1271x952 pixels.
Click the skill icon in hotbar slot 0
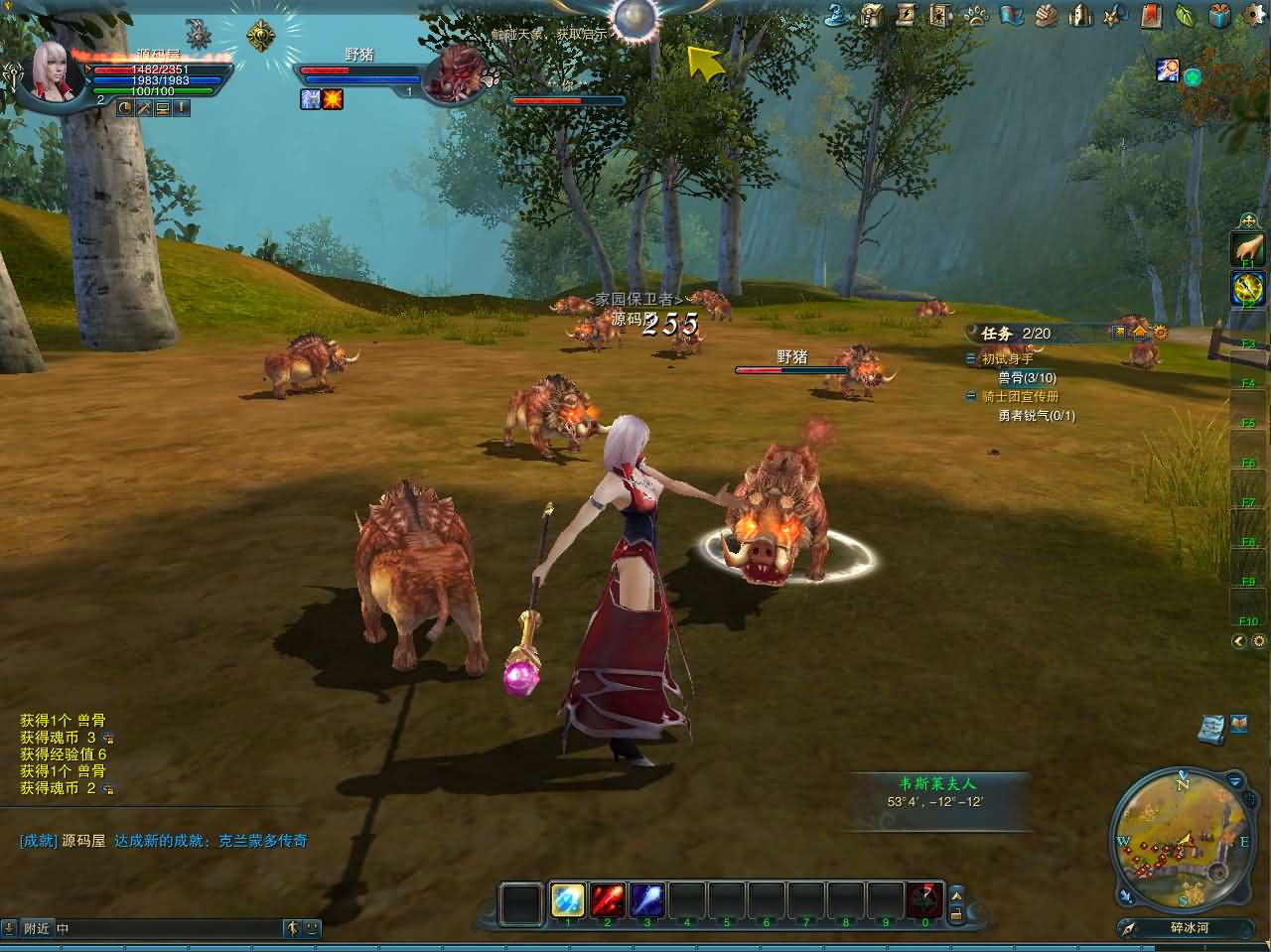[x=924, y=899]
